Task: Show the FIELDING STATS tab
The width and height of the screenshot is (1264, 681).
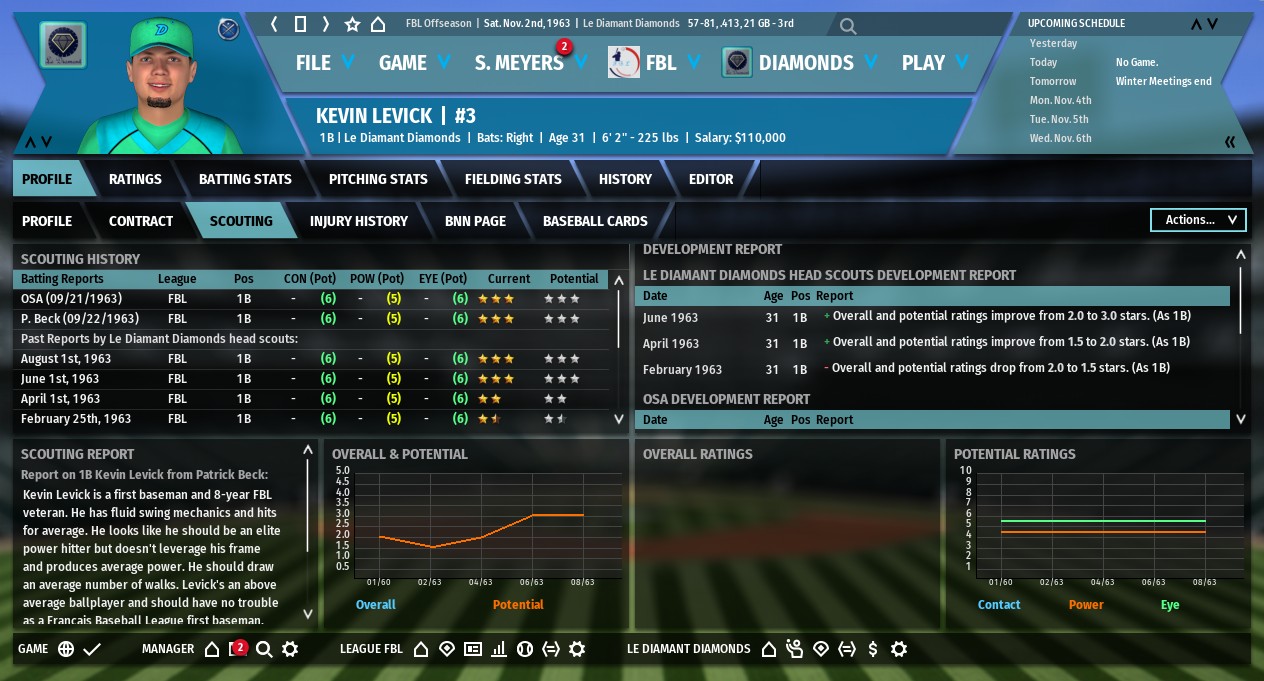Action: pos(513,179)
